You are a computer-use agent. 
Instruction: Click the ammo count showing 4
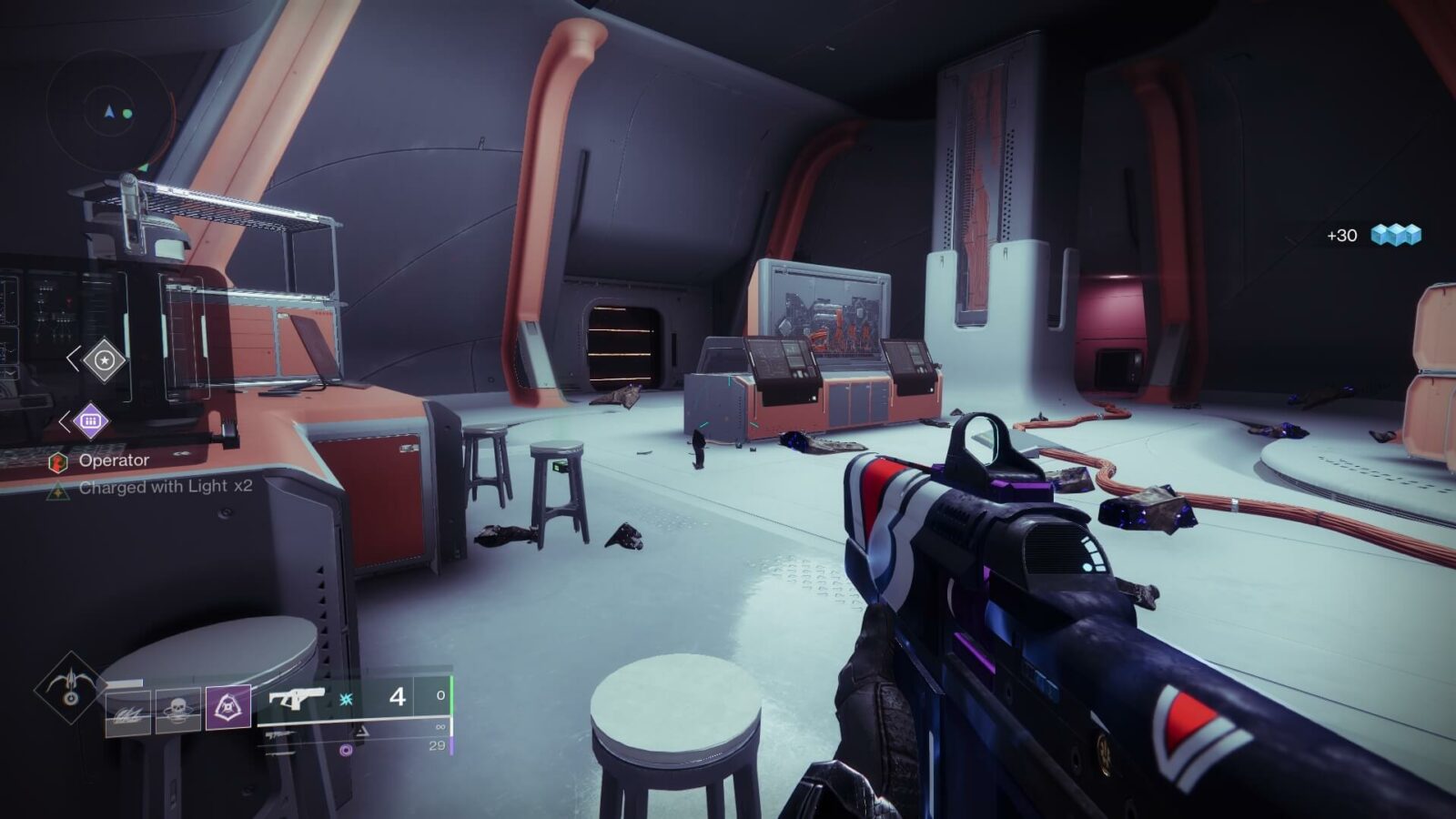point(398,699)
